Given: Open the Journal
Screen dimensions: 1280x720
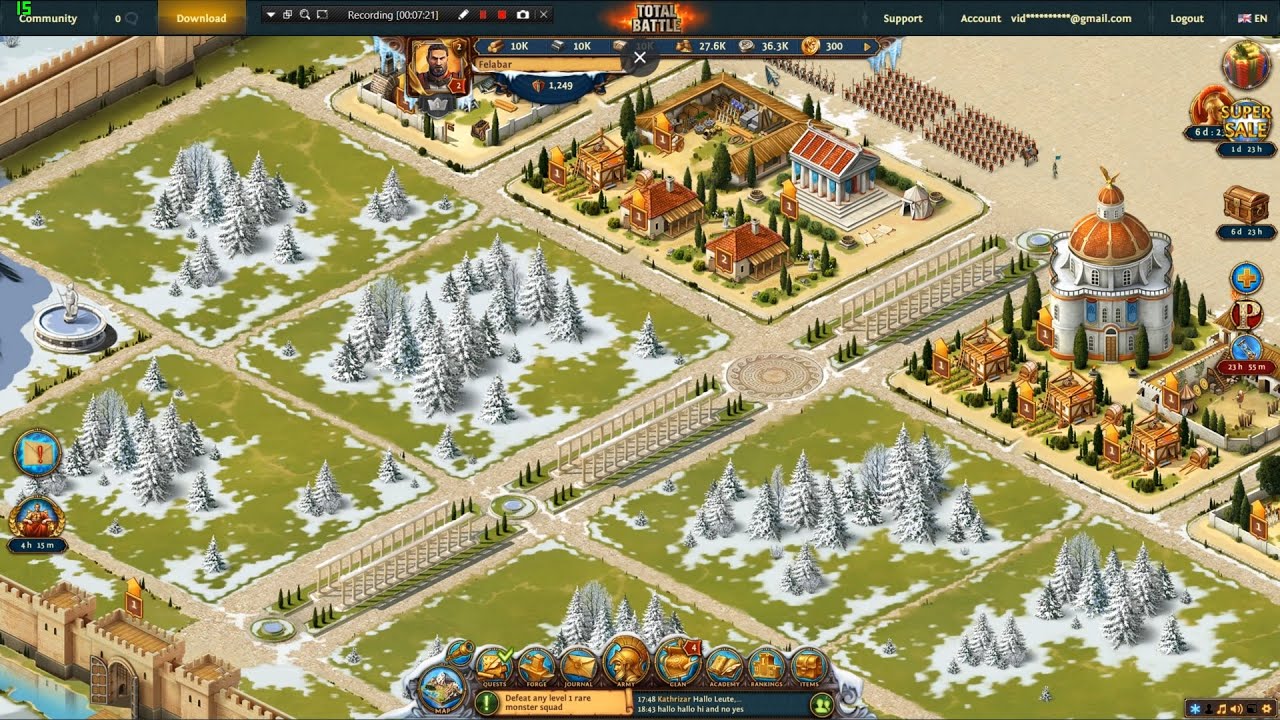Looking at the screenshot, I should click(578, 664).
